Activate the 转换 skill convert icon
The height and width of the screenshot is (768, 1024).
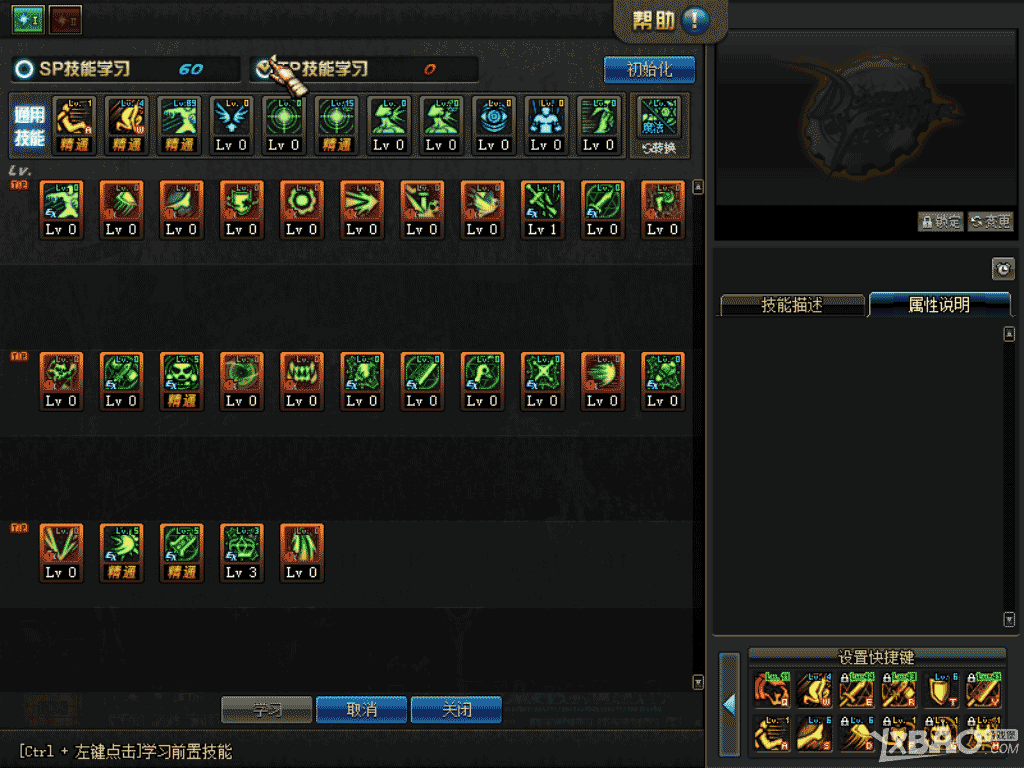[x=659, y=125]
